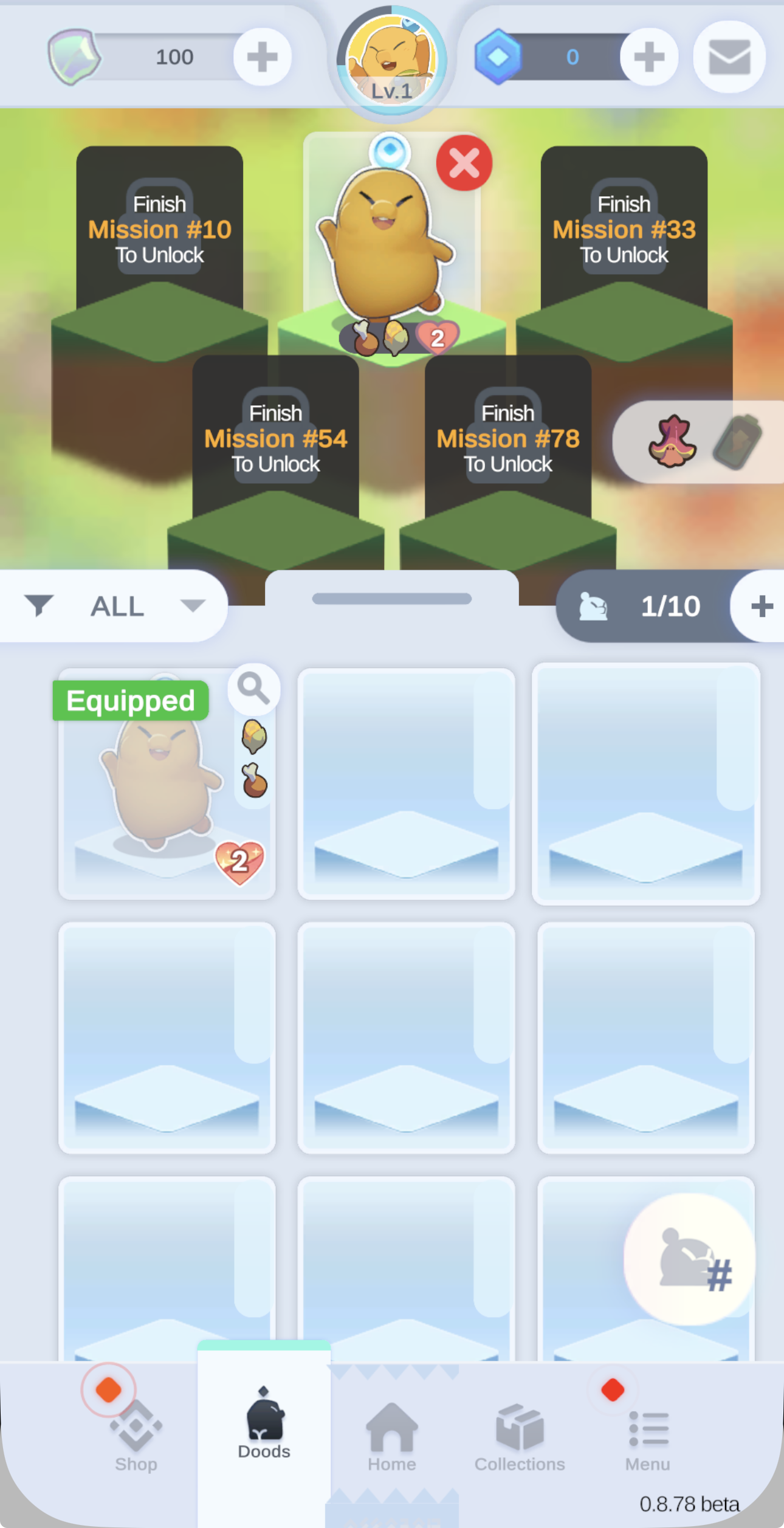Expand the bottom panel via the drag handle
Viewport: 784px width, 1528px height.
391,599
